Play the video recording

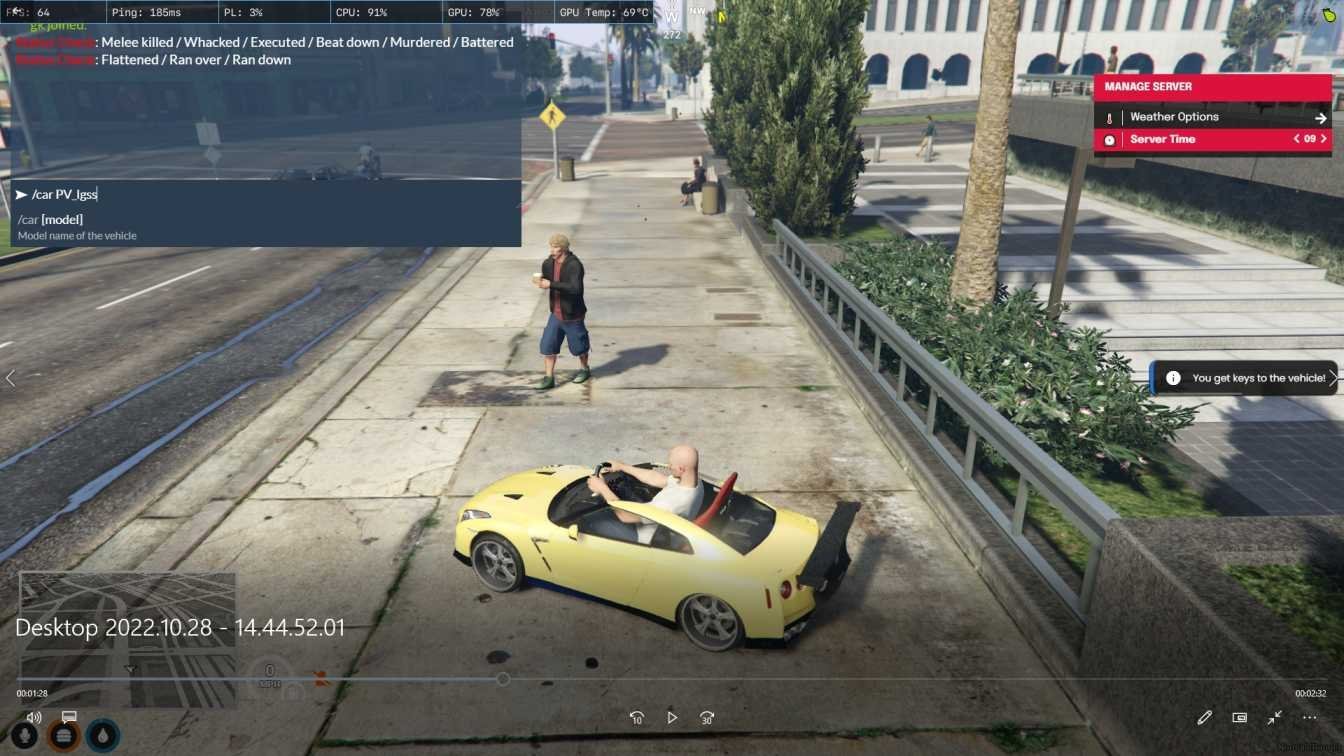(x=672, y=718)
